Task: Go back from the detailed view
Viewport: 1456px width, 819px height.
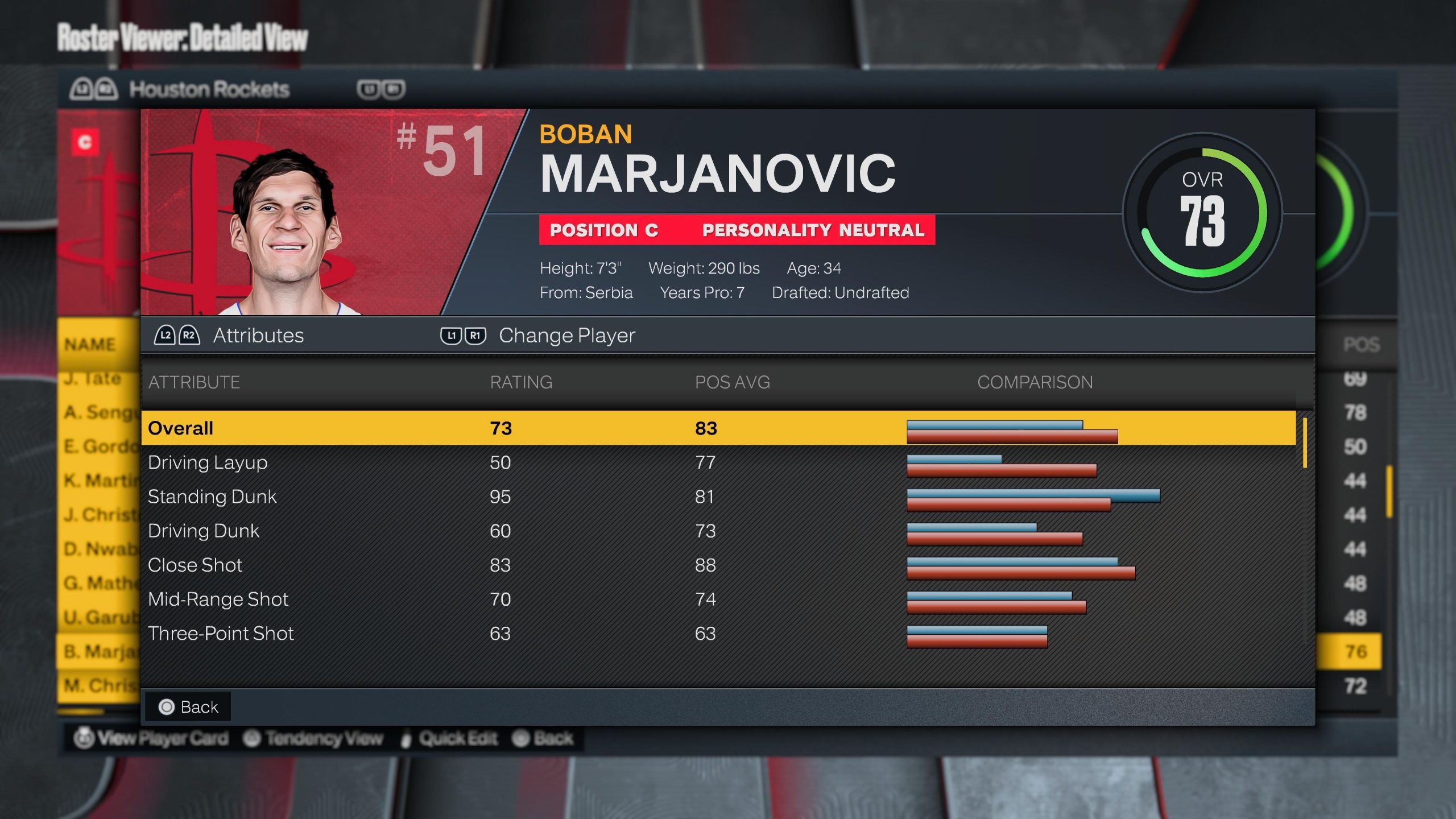Action: pyautogui.click(x=188, y=707)
